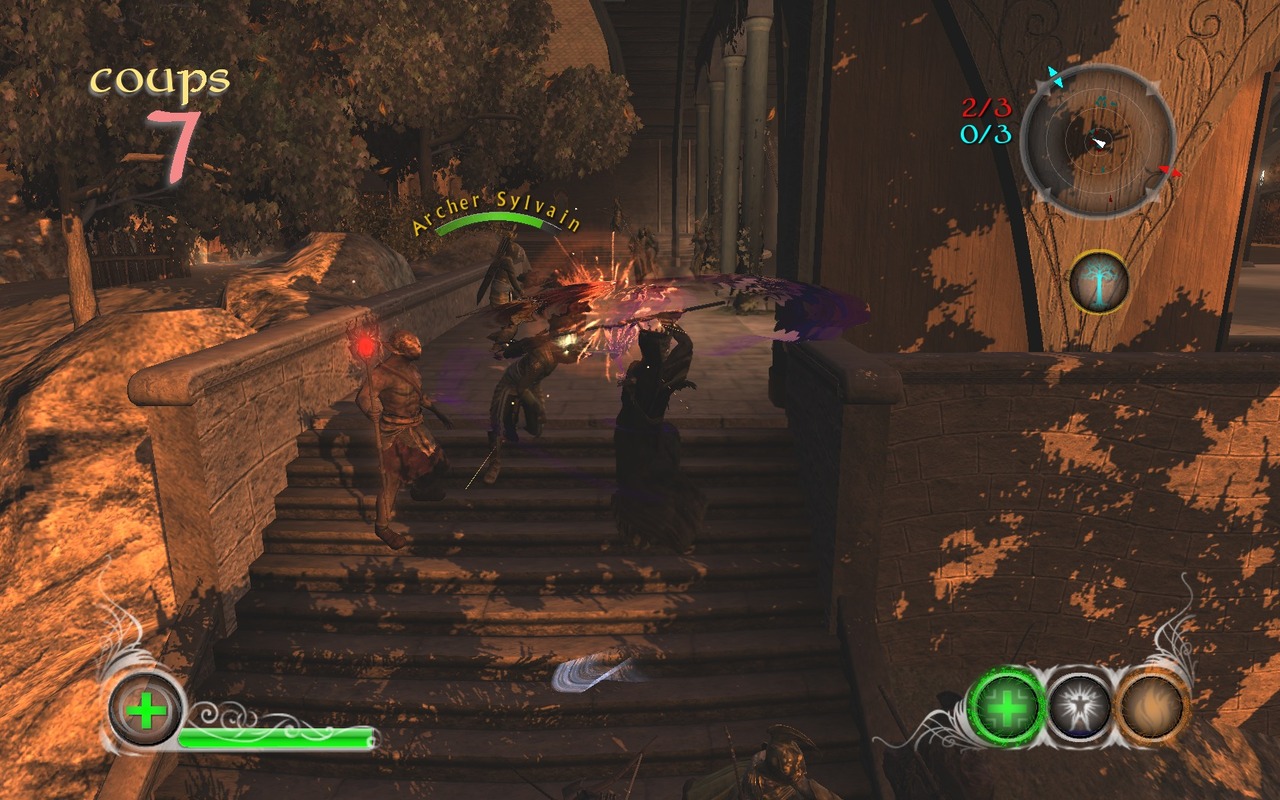
Task: Select the red arrow marker on minimap rim
Action: 1168,172
